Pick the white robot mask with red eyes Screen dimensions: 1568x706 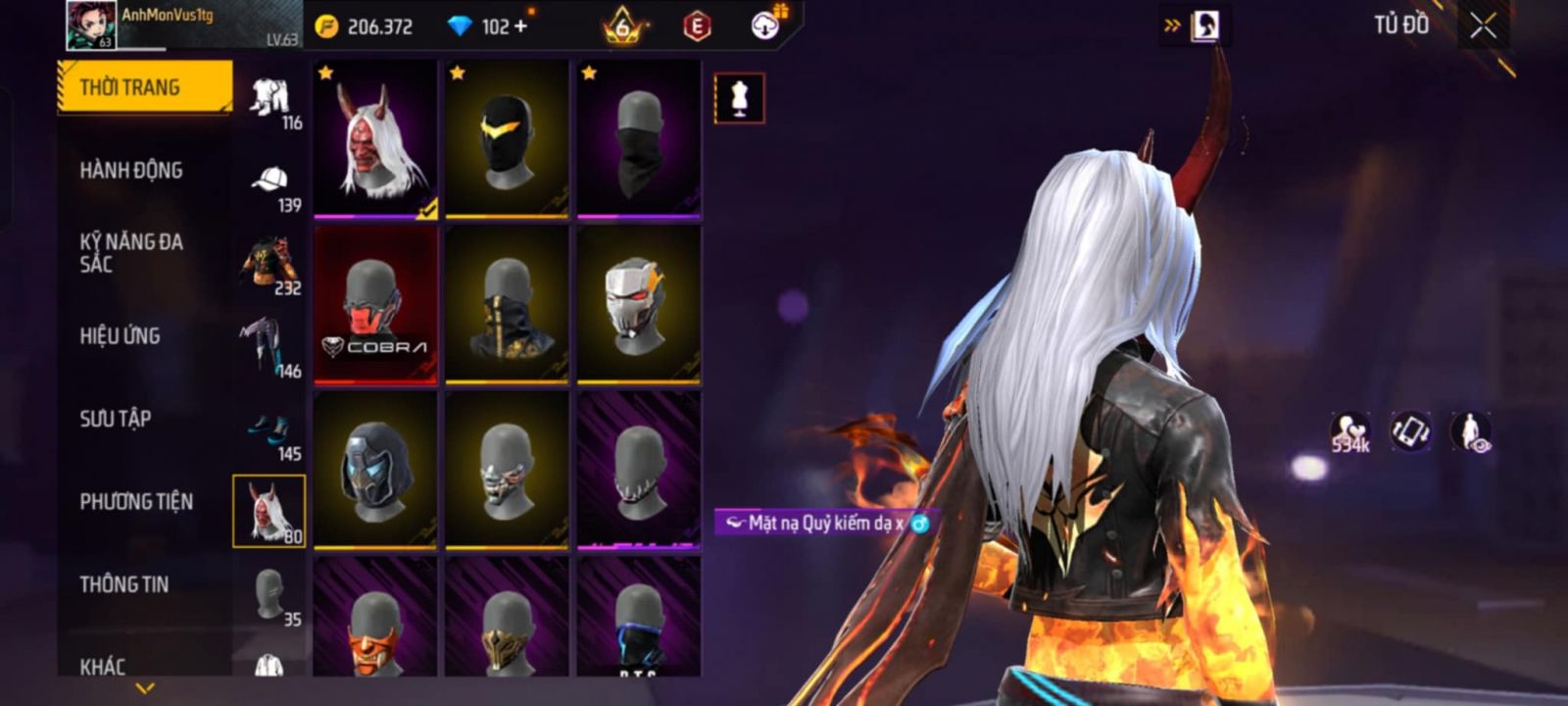point(638,304)
